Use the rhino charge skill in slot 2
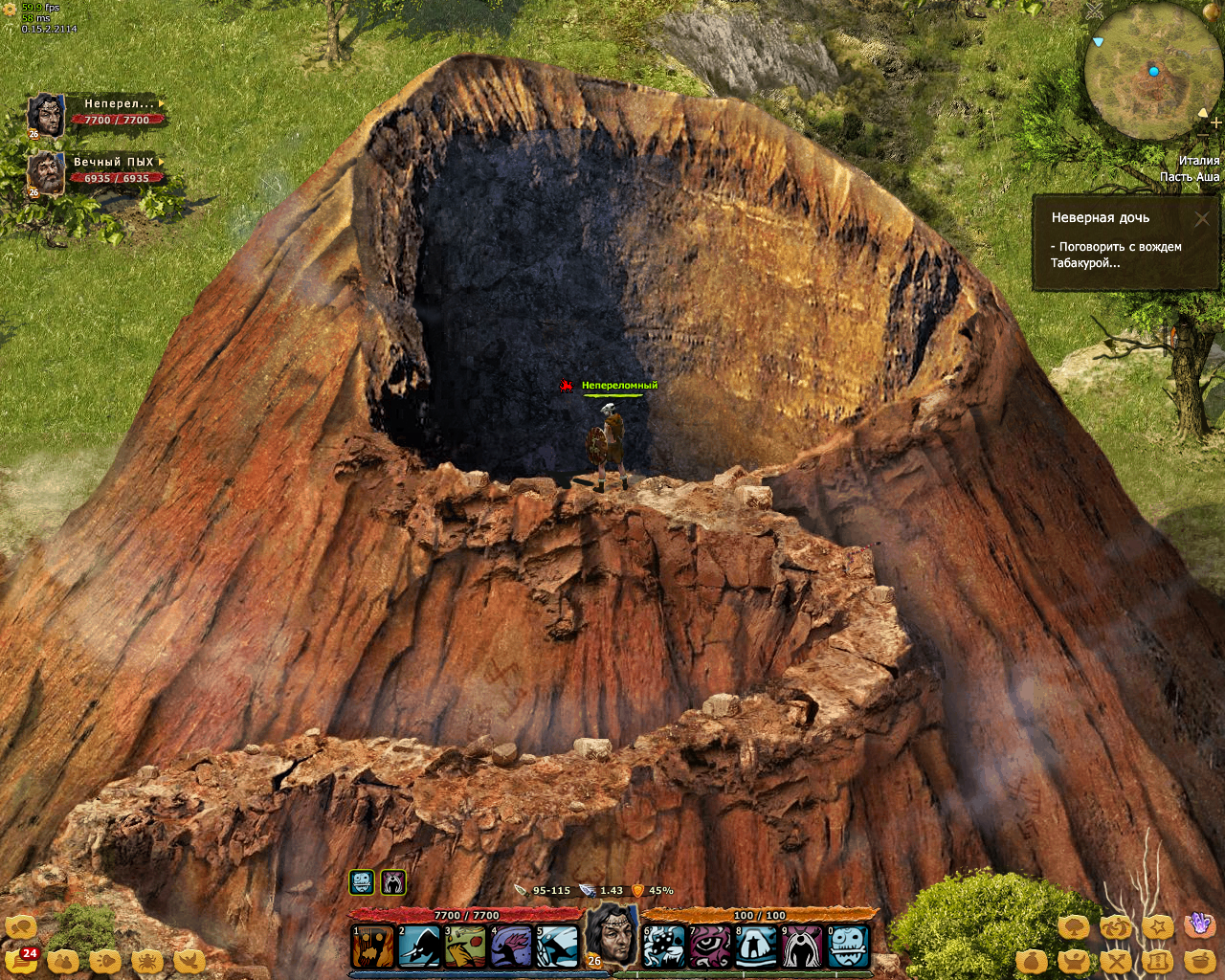 [x=418, y=947]
